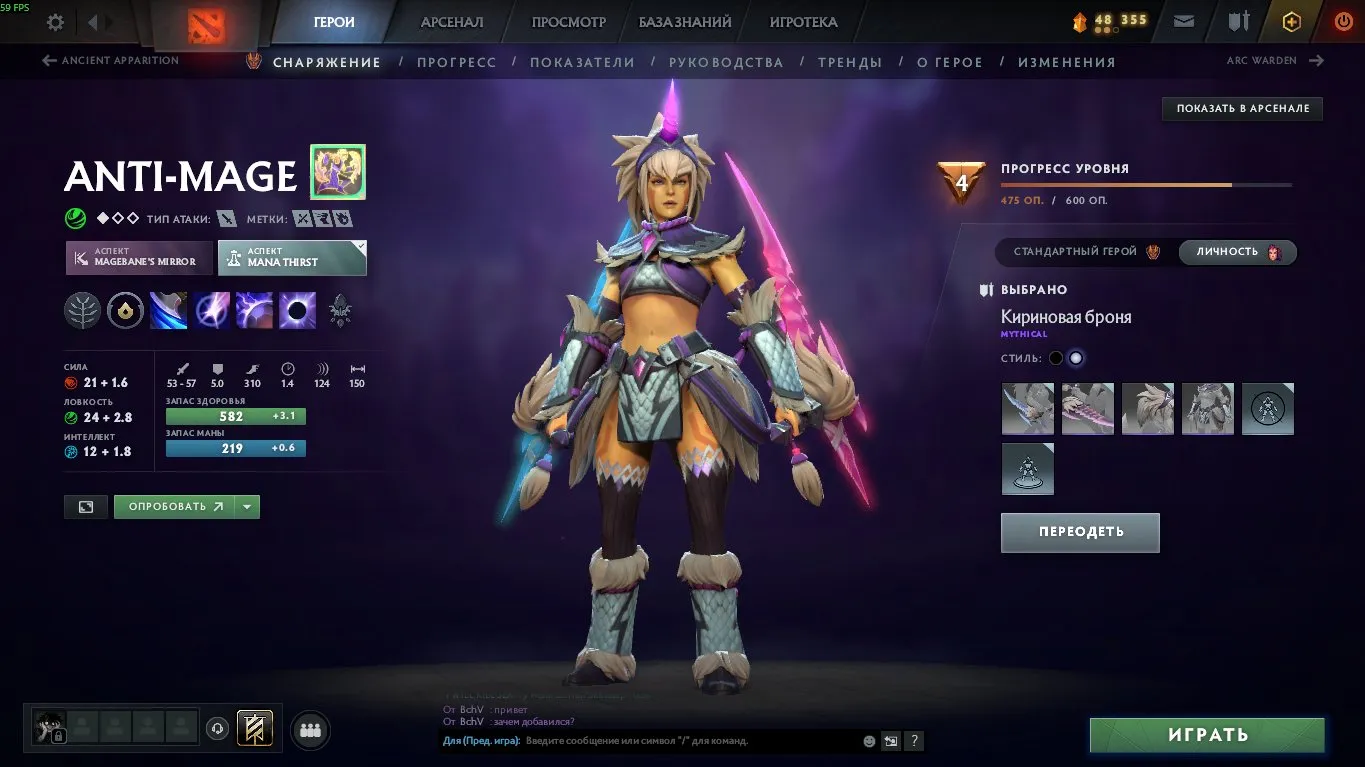This screenshot has height=767, width=1365.
Task: Click the ПЕРЕОДЕТЬ button
Action: (1079, 532)
